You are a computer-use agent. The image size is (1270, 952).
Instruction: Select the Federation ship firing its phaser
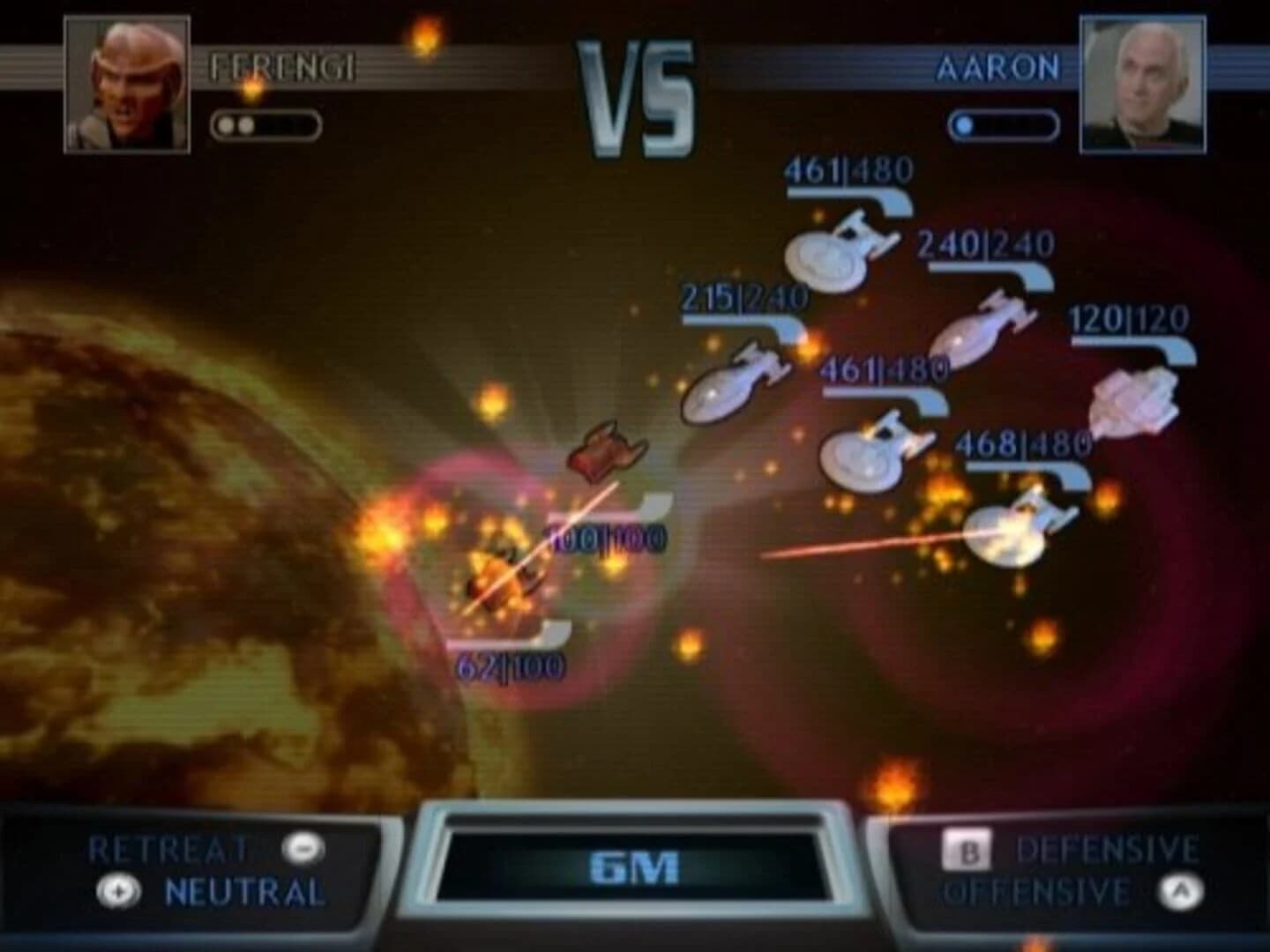(1014, 529)
